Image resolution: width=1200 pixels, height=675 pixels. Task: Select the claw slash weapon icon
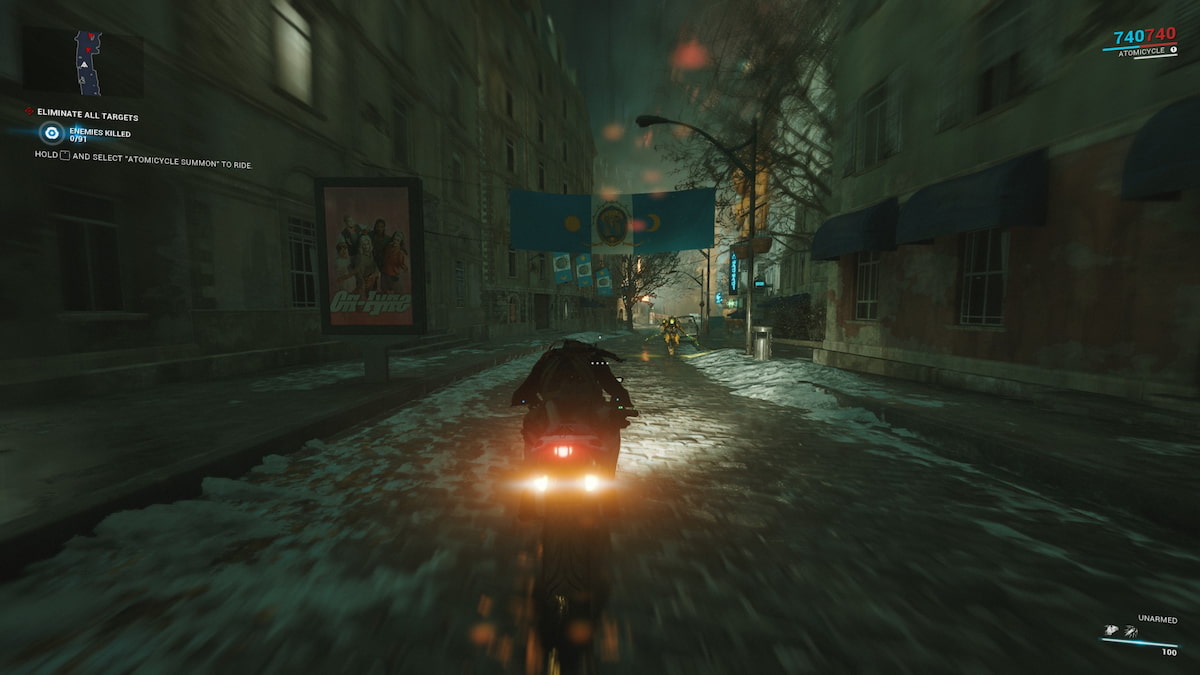(1131, 631)
